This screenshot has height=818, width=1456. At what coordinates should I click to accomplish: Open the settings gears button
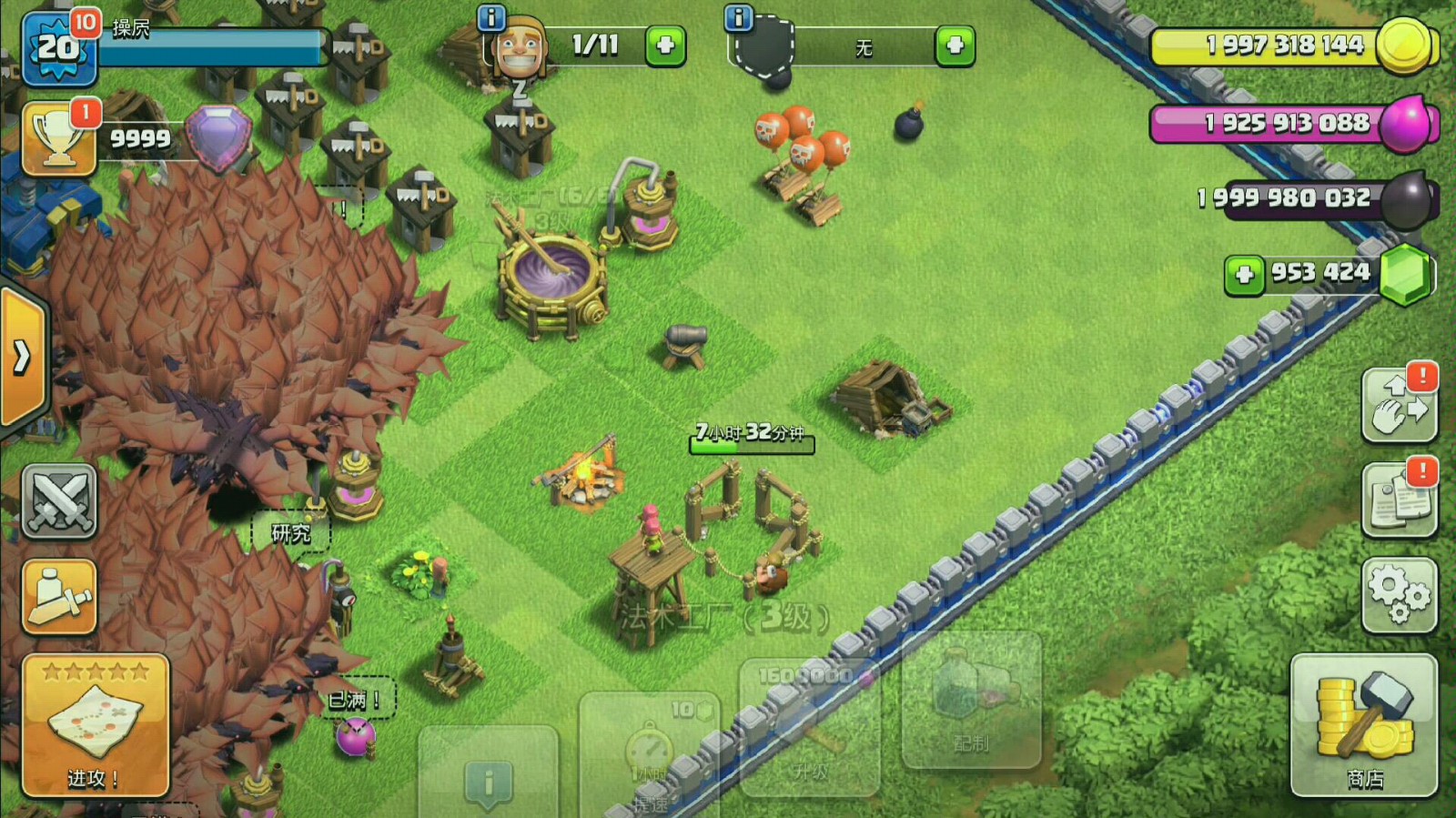(1400, 595)
